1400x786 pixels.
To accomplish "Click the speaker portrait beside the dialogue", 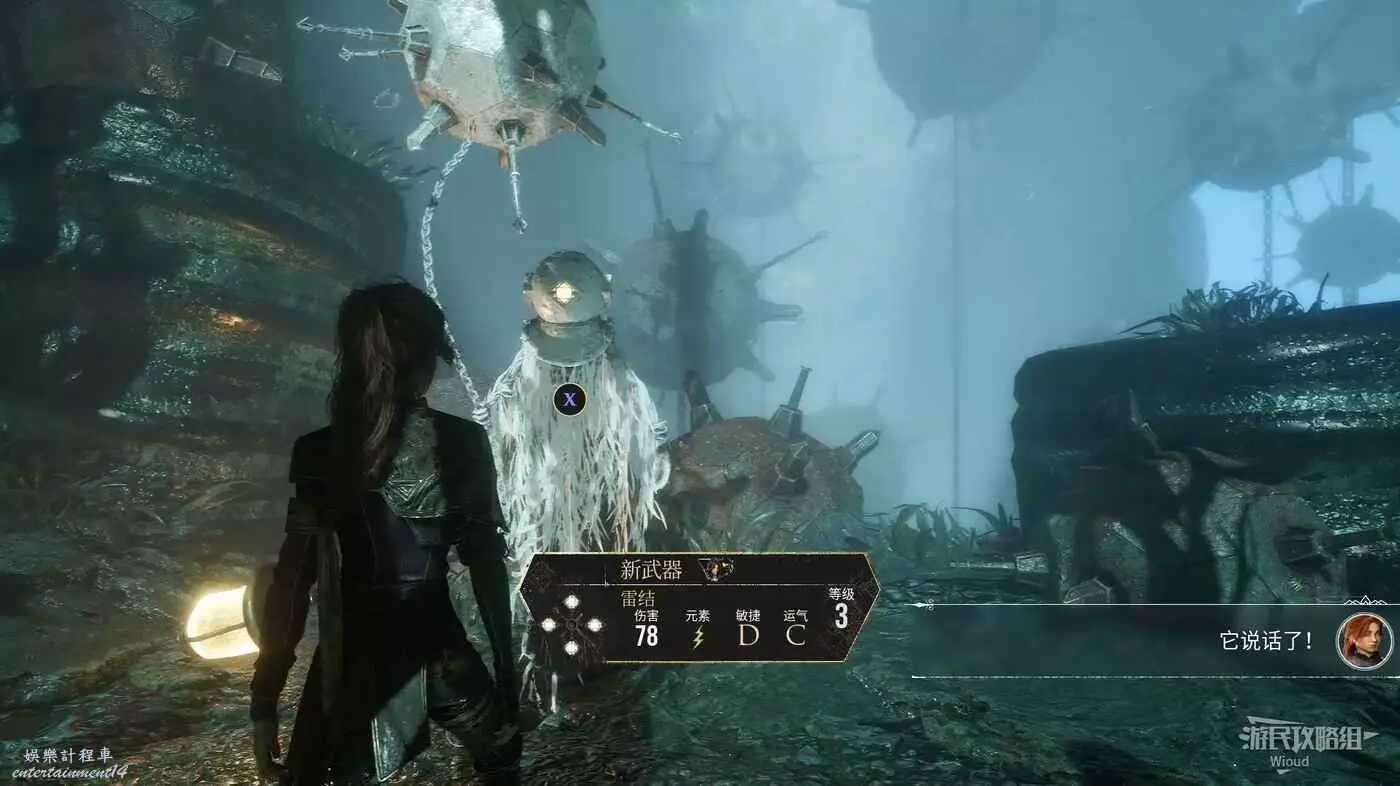I will click(1364, 641).
